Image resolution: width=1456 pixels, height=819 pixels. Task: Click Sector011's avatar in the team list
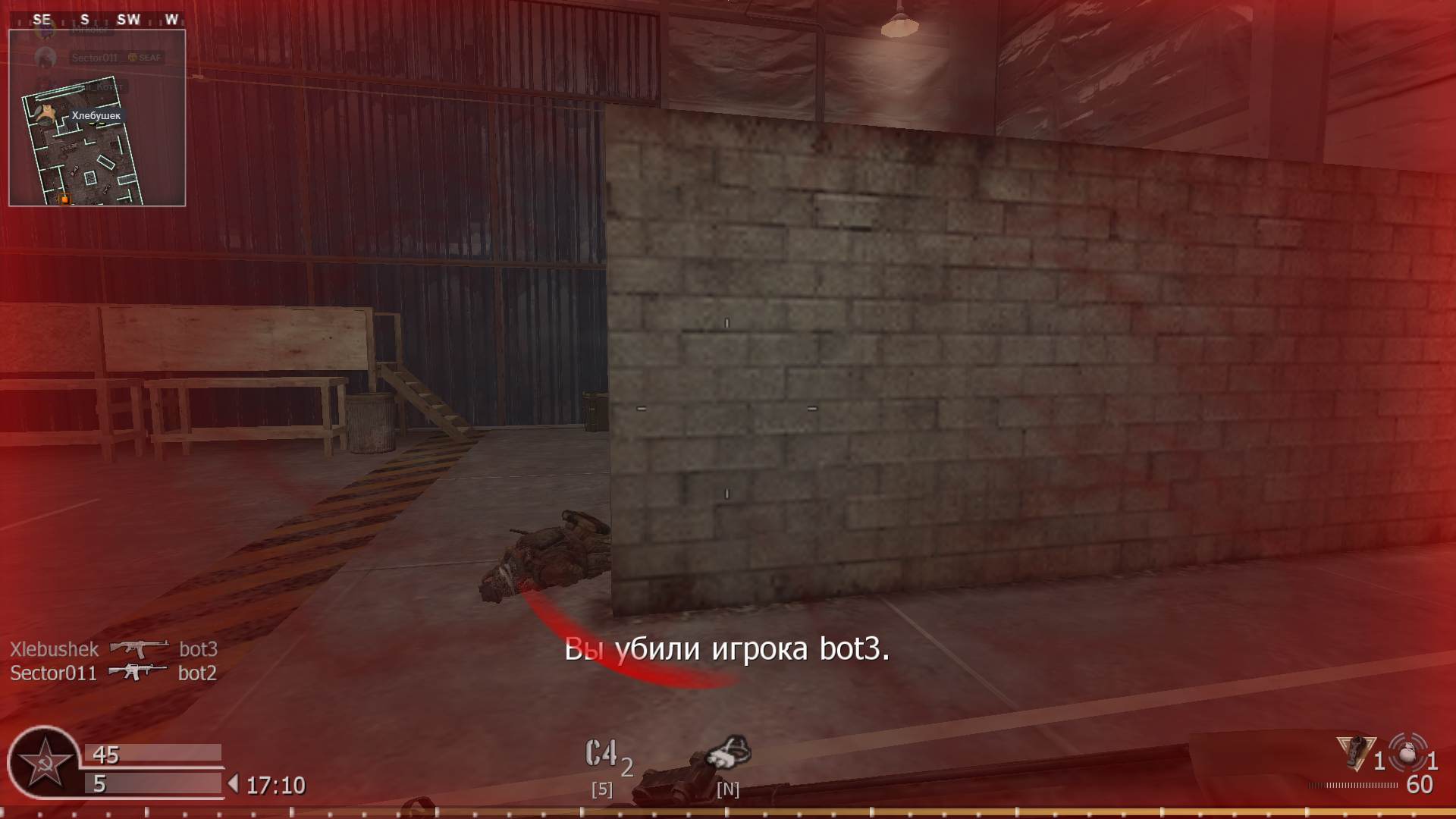tap(45, 57)
